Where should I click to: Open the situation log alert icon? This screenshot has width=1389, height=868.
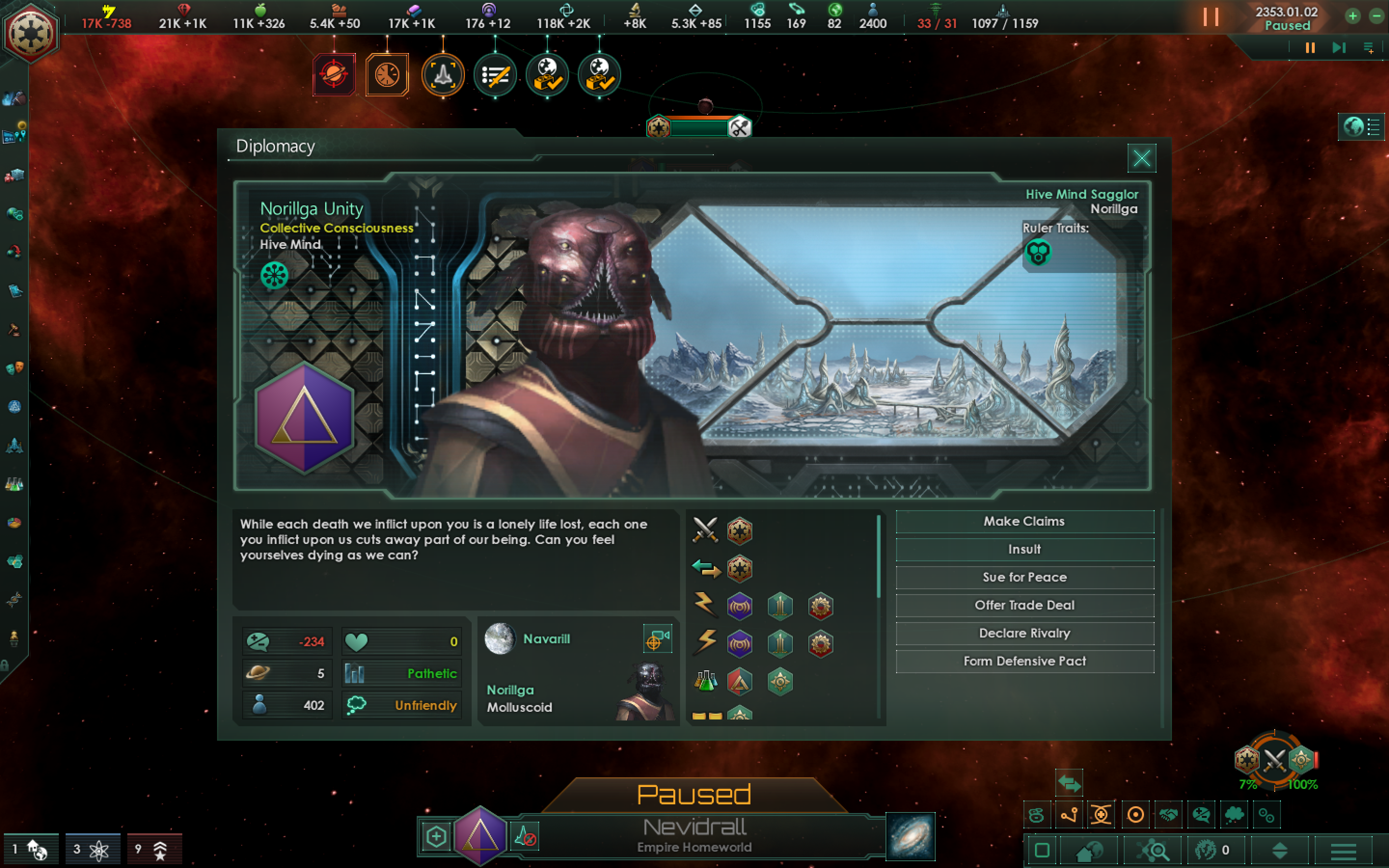pos(495,75)
